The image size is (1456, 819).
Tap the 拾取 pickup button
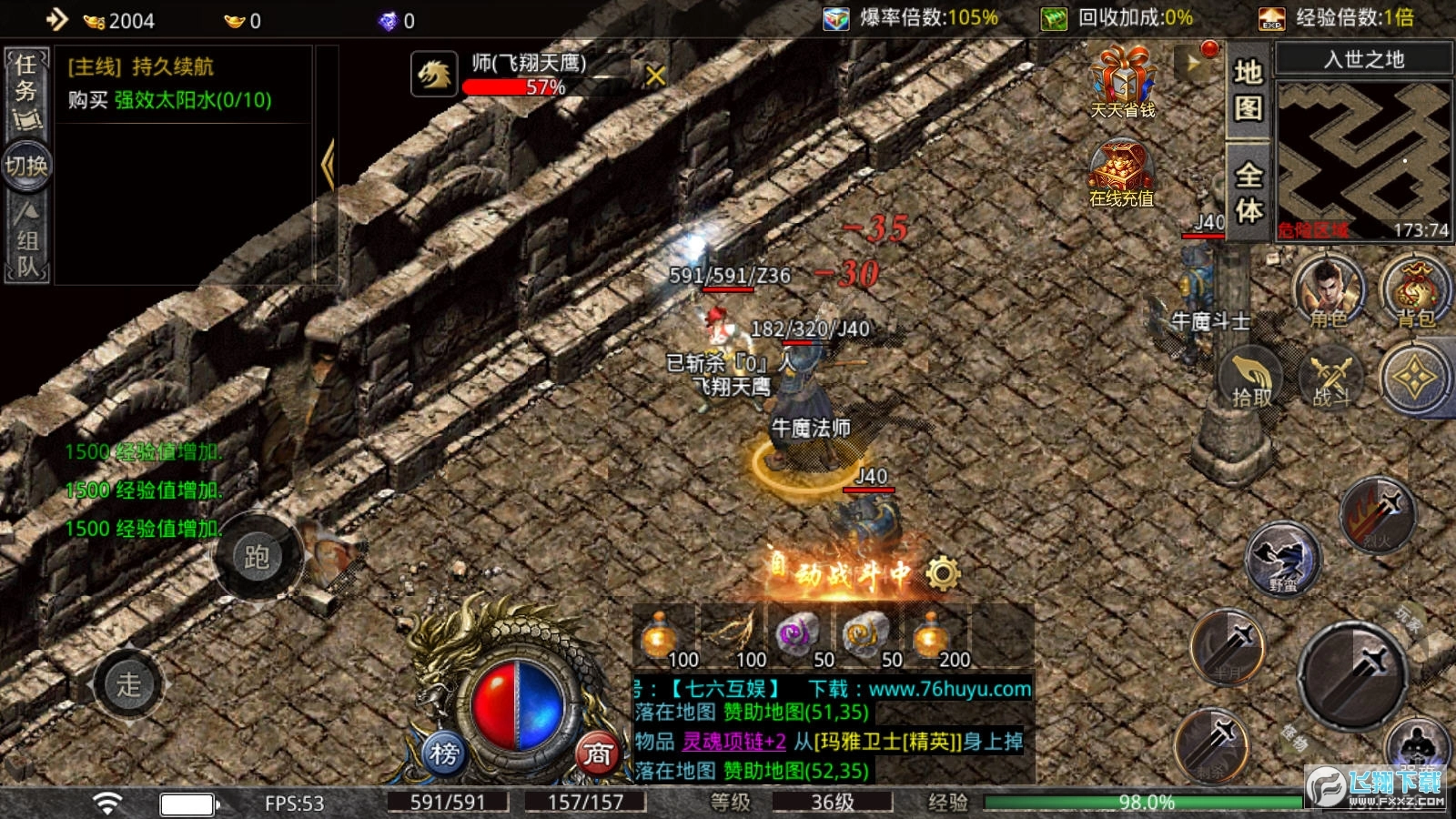point(1251,377)
